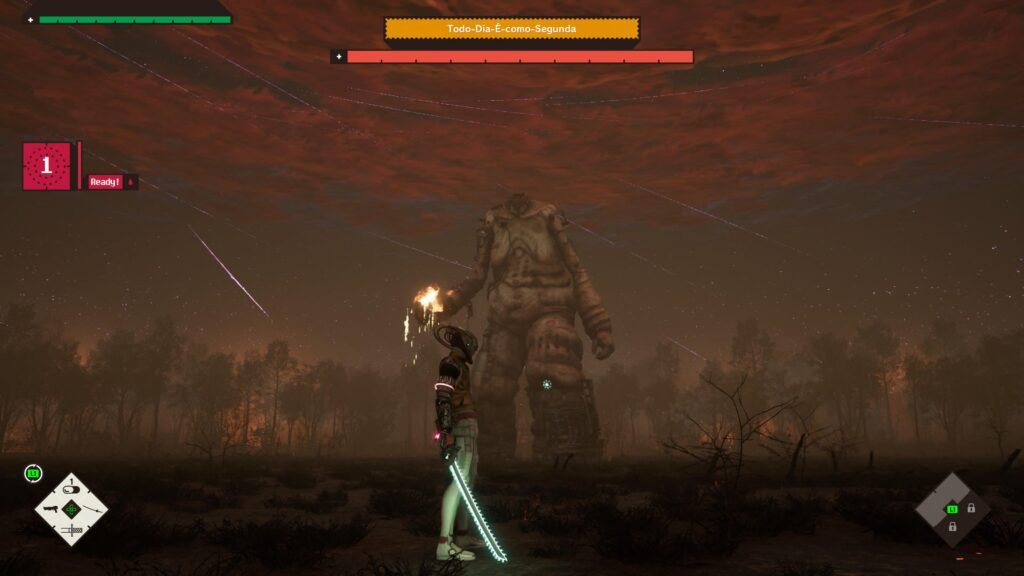Viewport: 1024px width, 576px height.
Task: Click the red number 1 badge
Action: (x=46, y=166)
